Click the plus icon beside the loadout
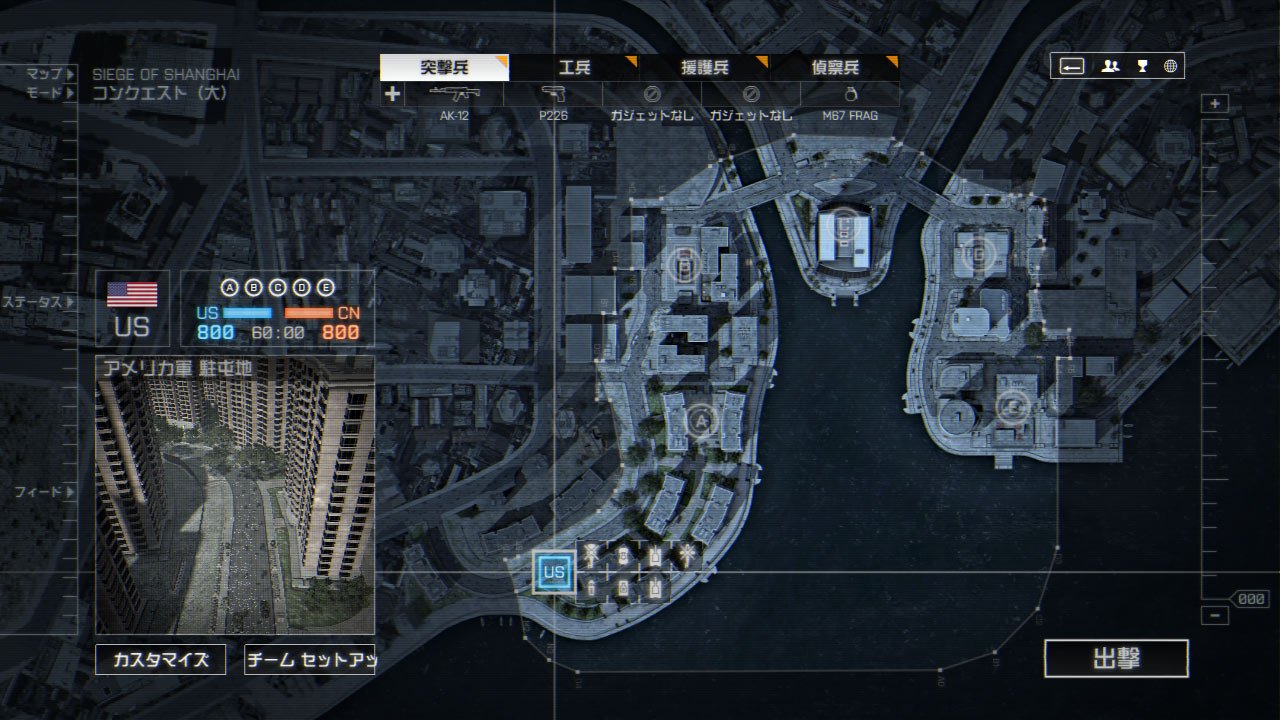The width and height of the screenshot is (1280, 720). [392, 94]
